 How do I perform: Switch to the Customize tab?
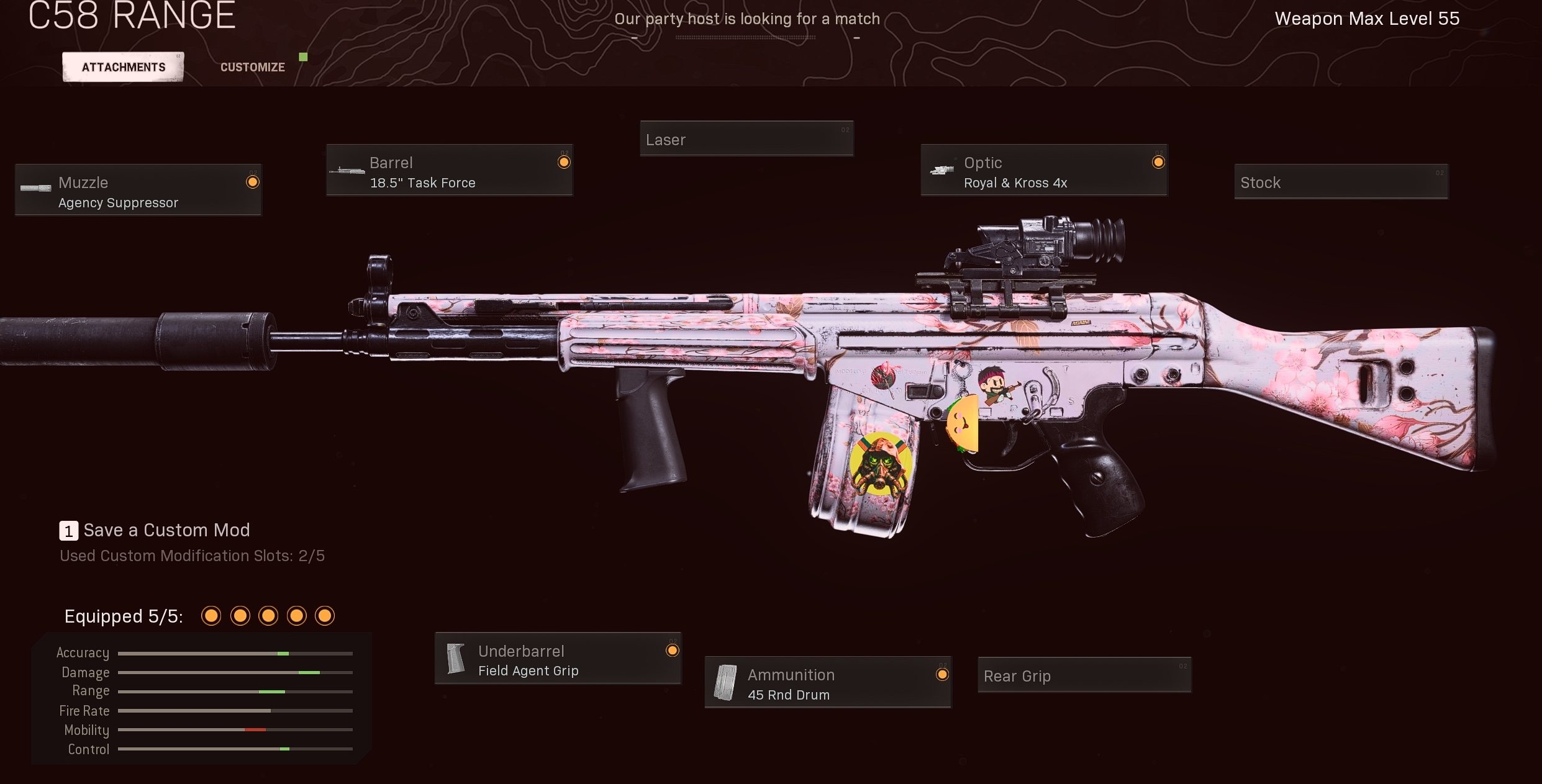click(x=252, y=66)
